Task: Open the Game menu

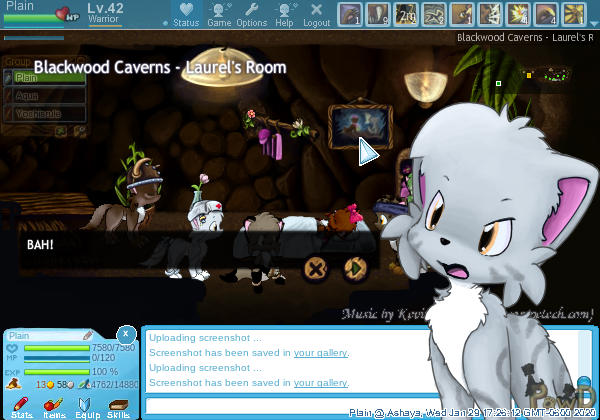Action: click(x=219, y=14)
